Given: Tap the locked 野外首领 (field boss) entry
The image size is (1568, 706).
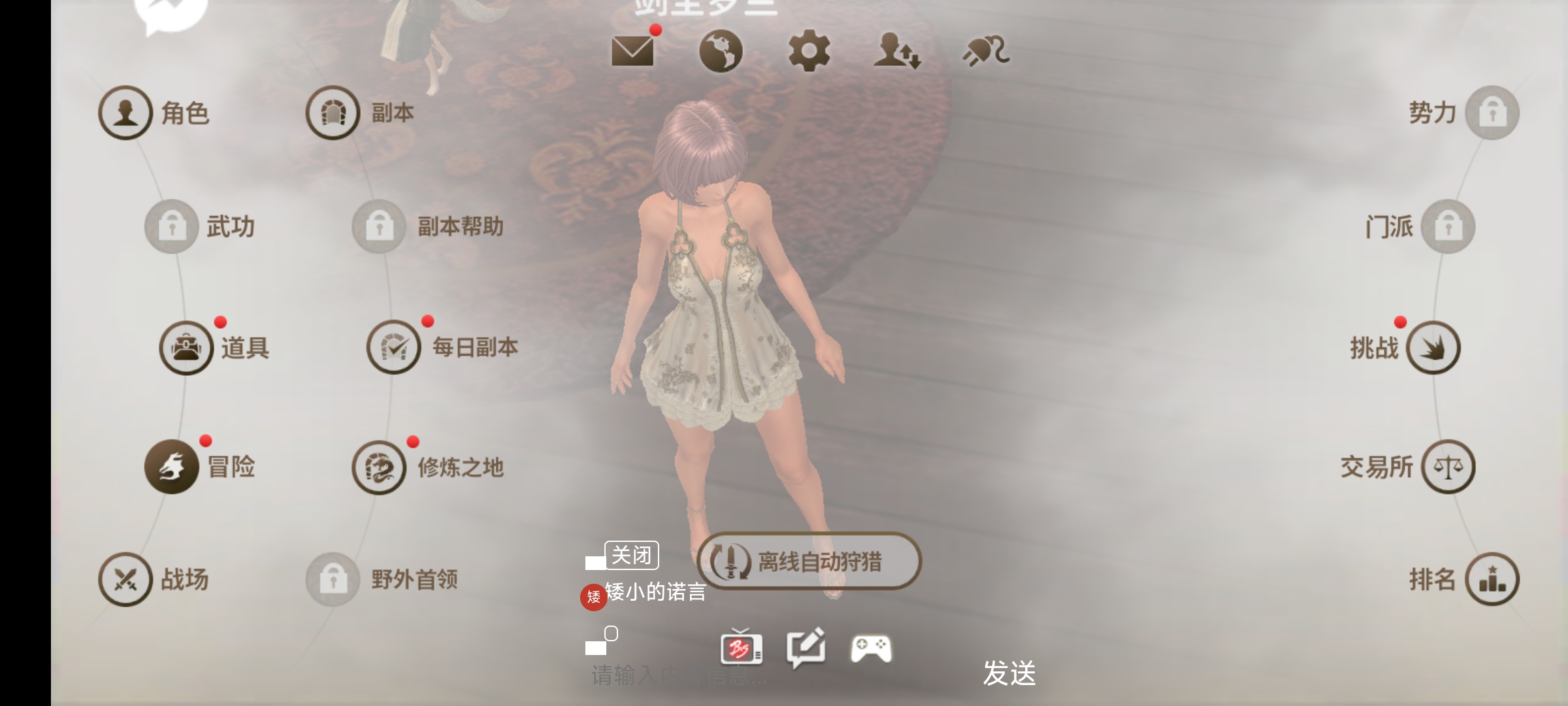Looking at the screenshot, I should click(x=334, y=579).
